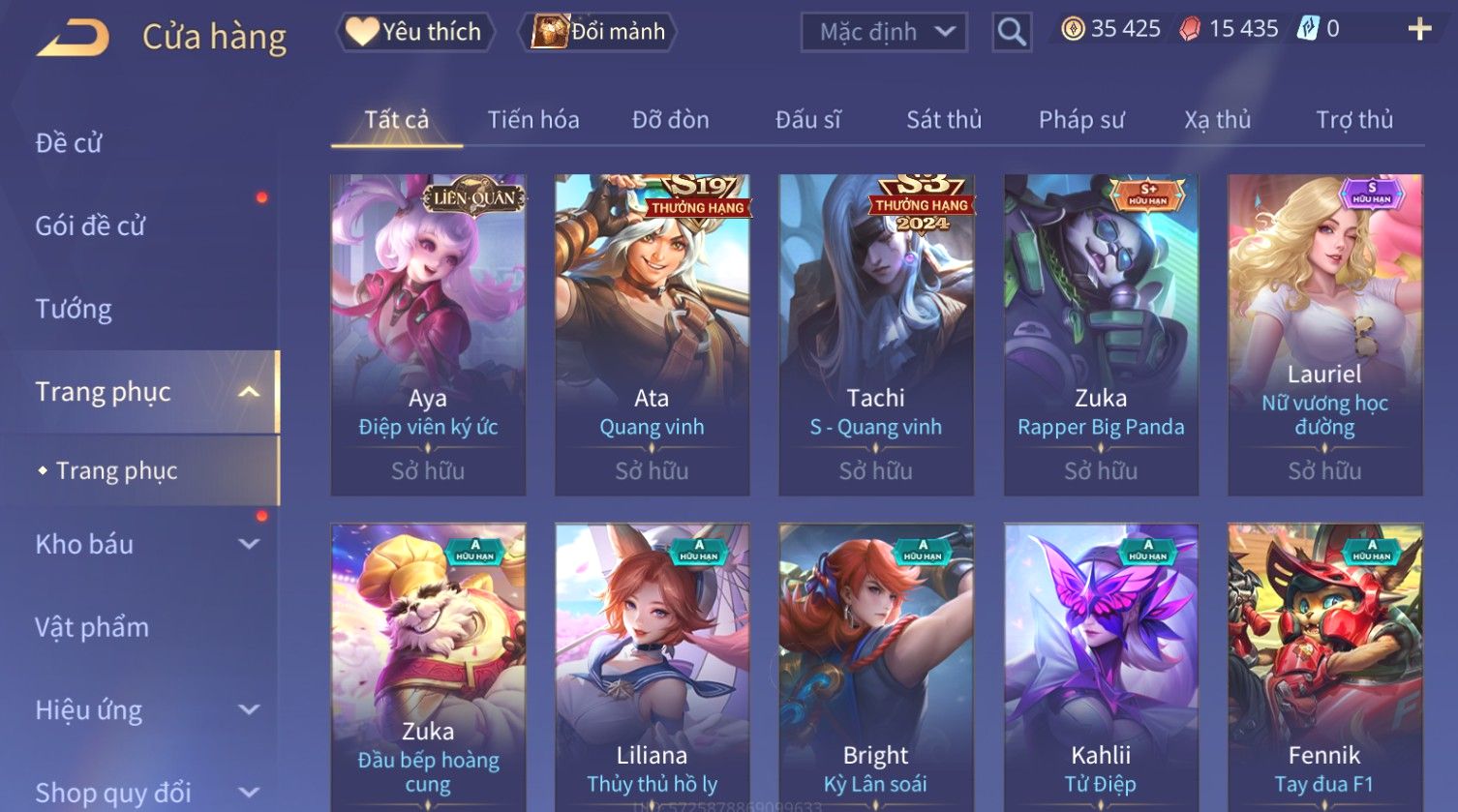Switch to the Pháp sư tab
The image size is (1458, 812).
pyautogui.click(x=1081, y=120)
